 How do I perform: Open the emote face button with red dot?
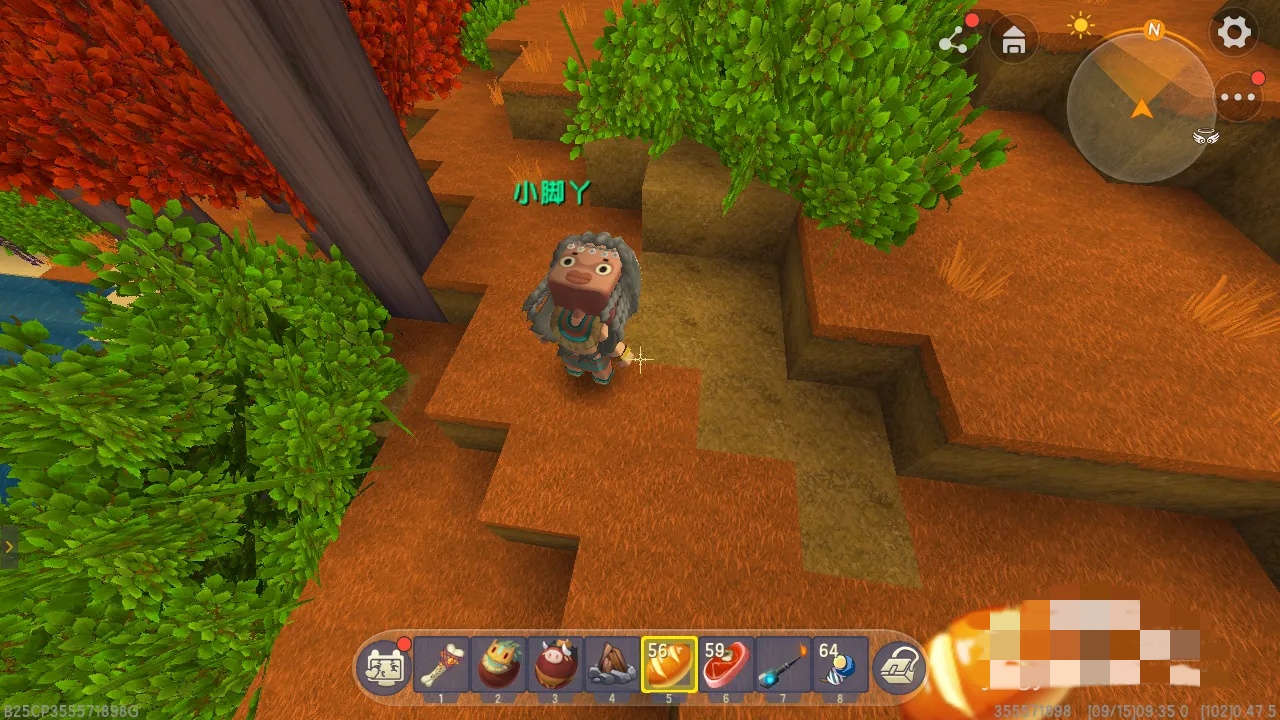point(385,666)
